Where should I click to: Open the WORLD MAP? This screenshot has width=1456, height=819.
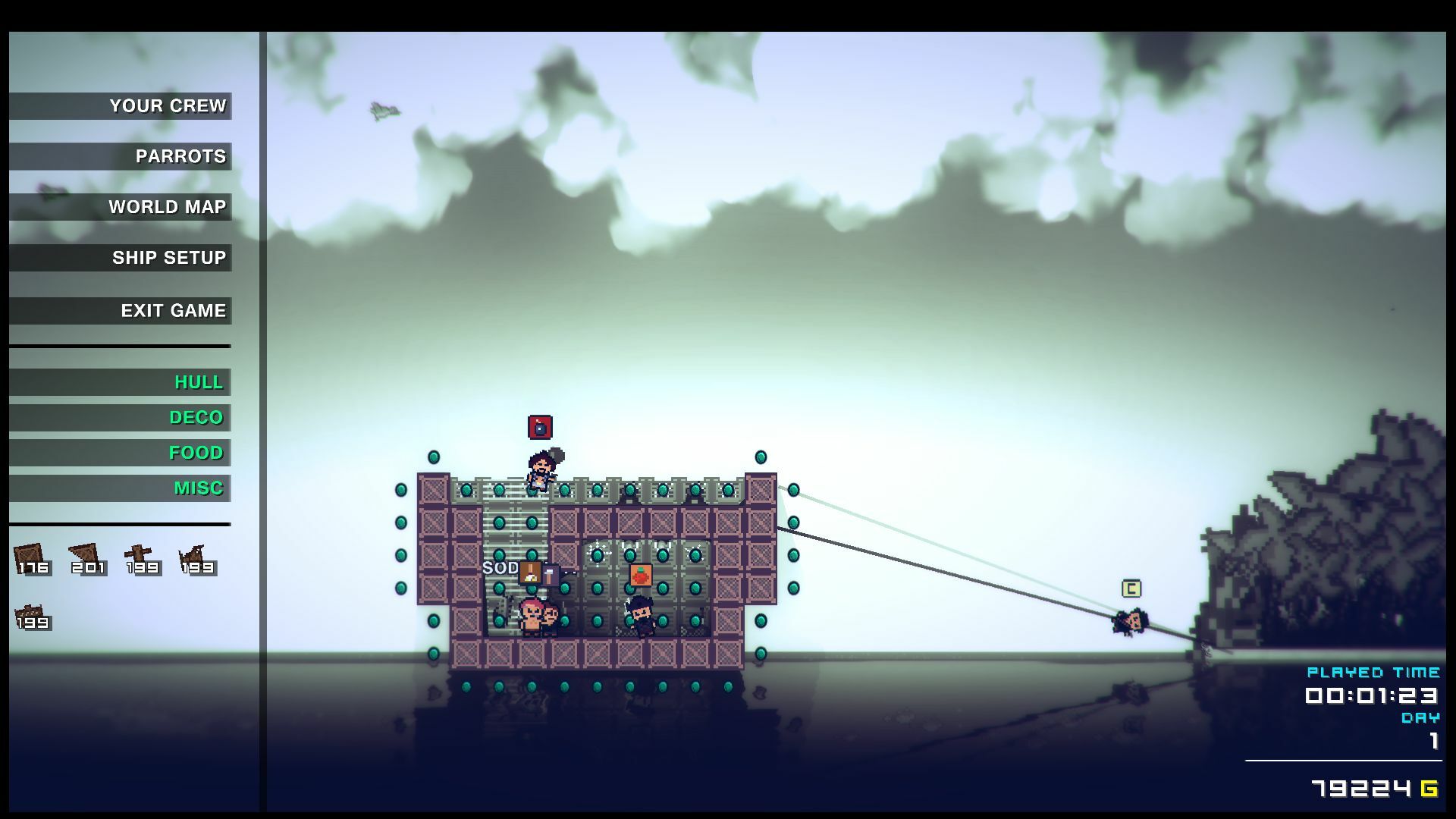[168, 206]
